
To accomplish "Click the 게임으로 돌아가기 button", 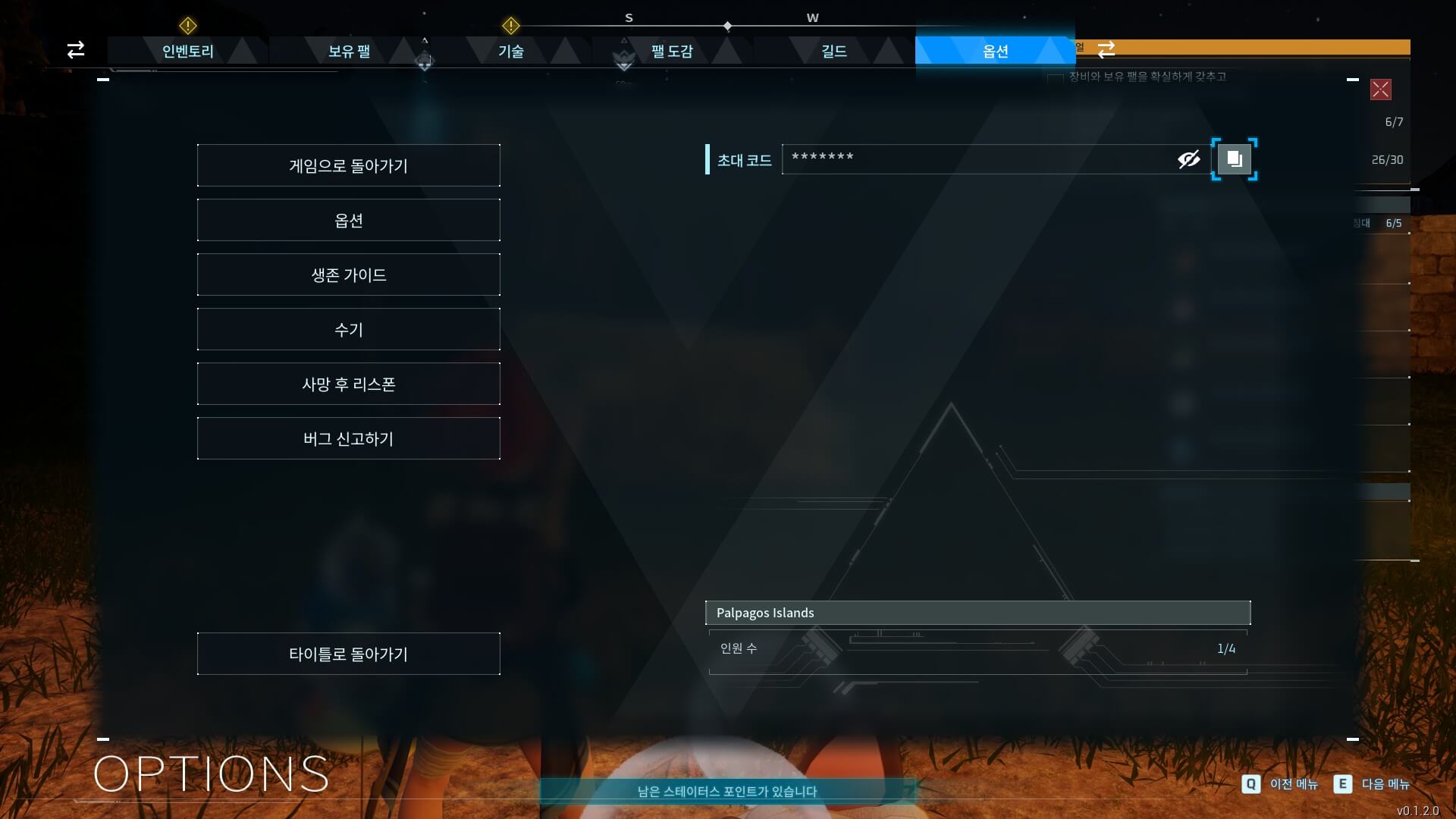I will (x=348, y=165).
